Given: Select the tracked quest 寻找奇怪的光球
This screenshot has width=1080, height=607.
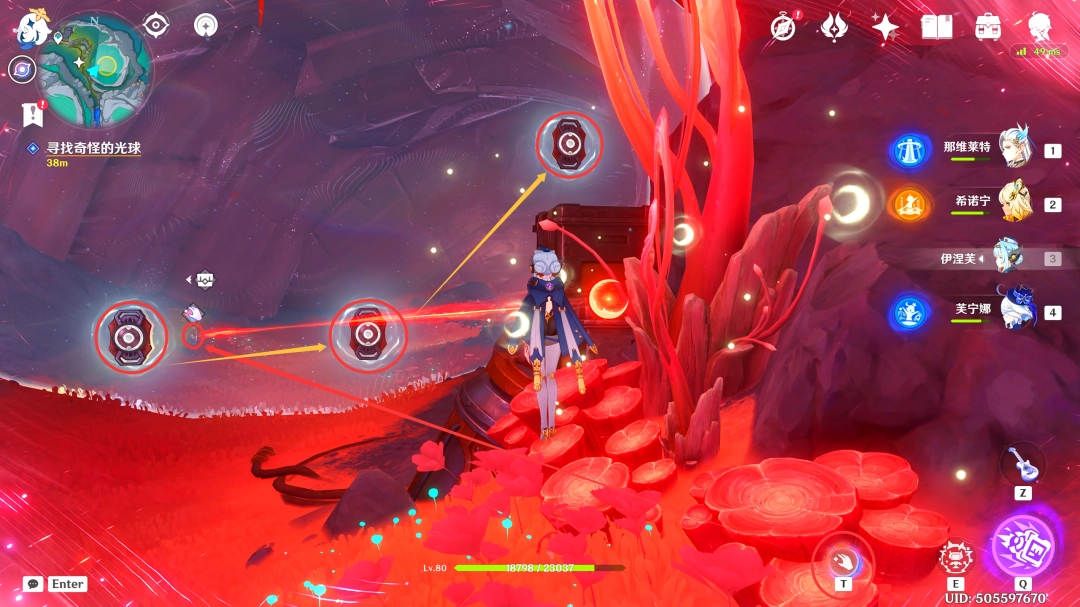Looking at the screenshot, I should (x=93, y=148).
